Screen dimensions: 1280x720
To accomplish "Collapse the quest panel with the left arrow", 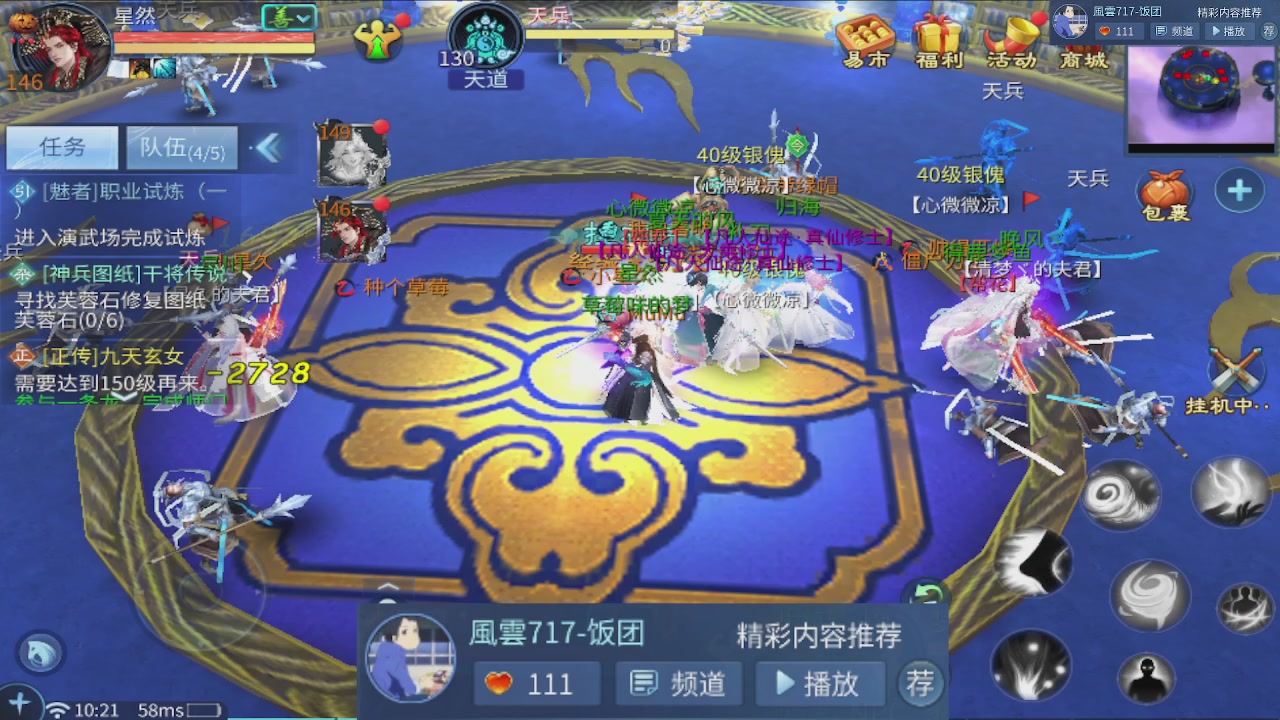I will (268, 146).
